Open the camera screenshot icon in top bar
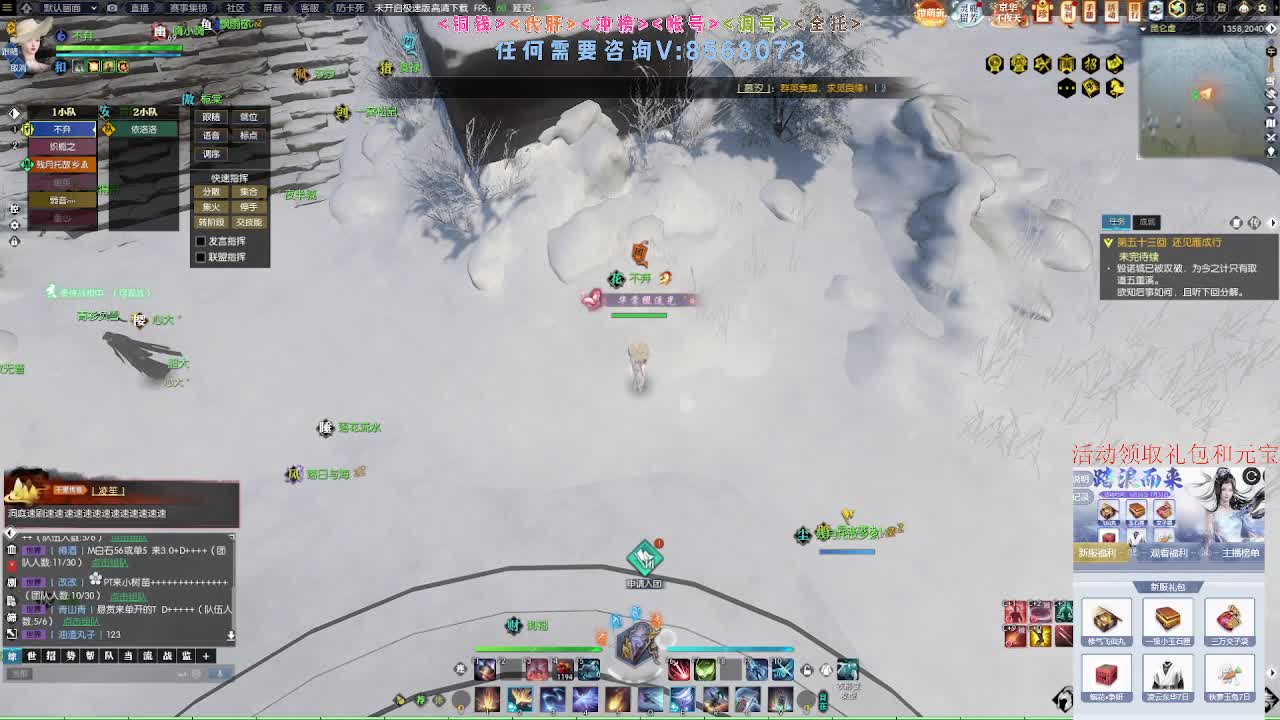 (112, 9)
